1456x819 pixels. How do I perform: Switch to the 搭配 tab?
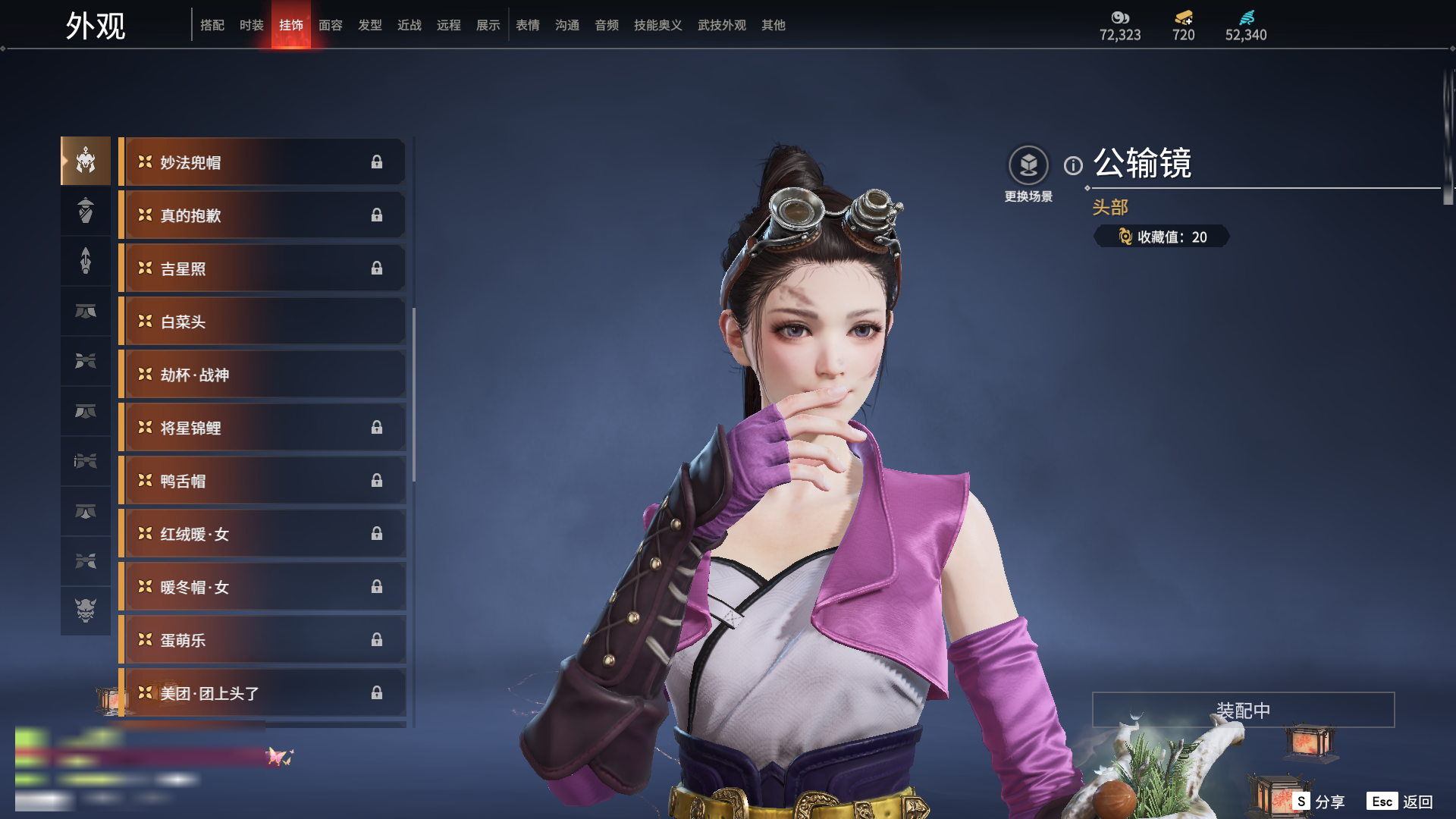click(x=212, y=25)
